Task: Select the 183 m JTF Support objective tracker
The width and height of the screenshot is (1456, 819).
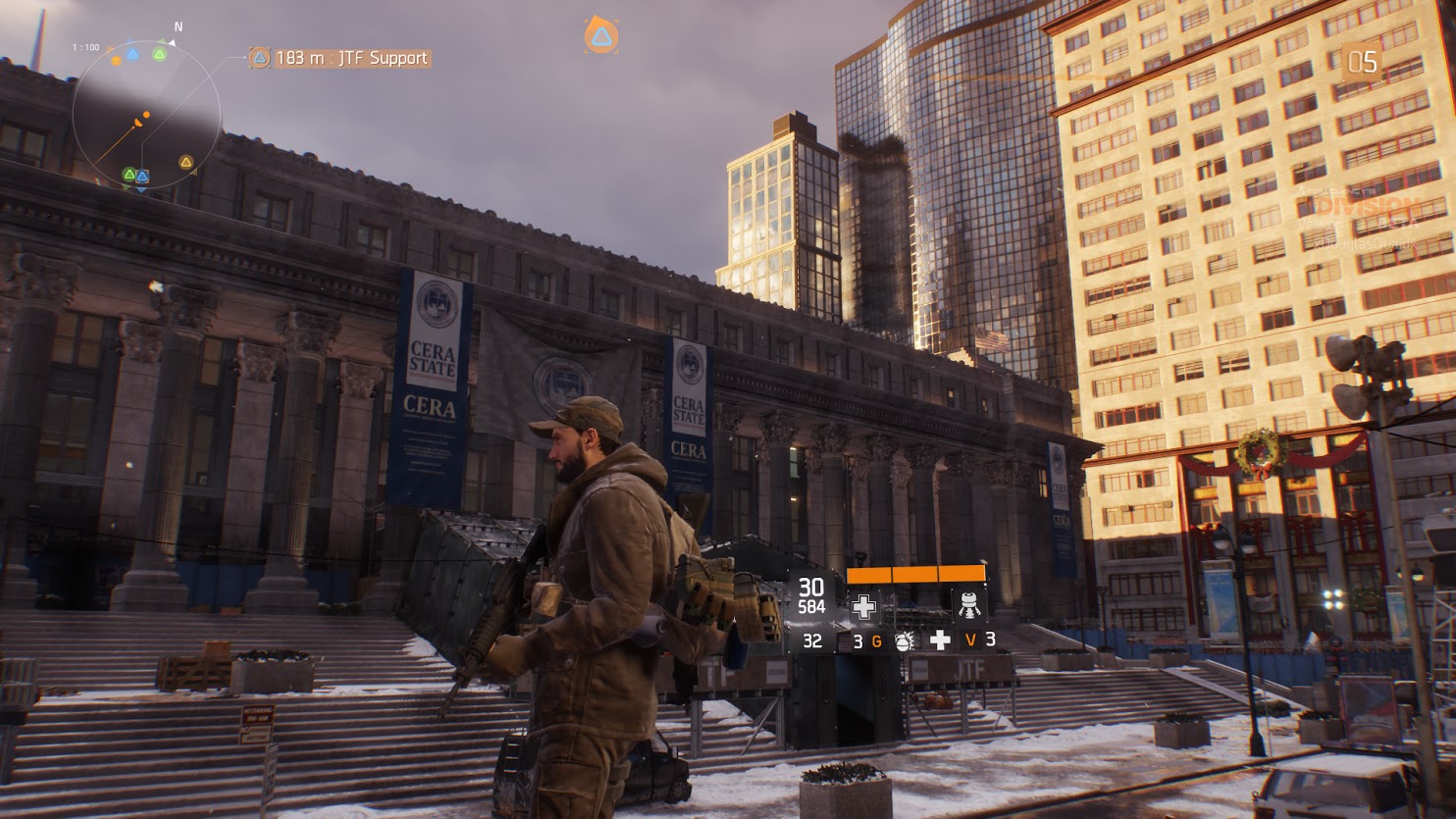Action: point(339,59)
